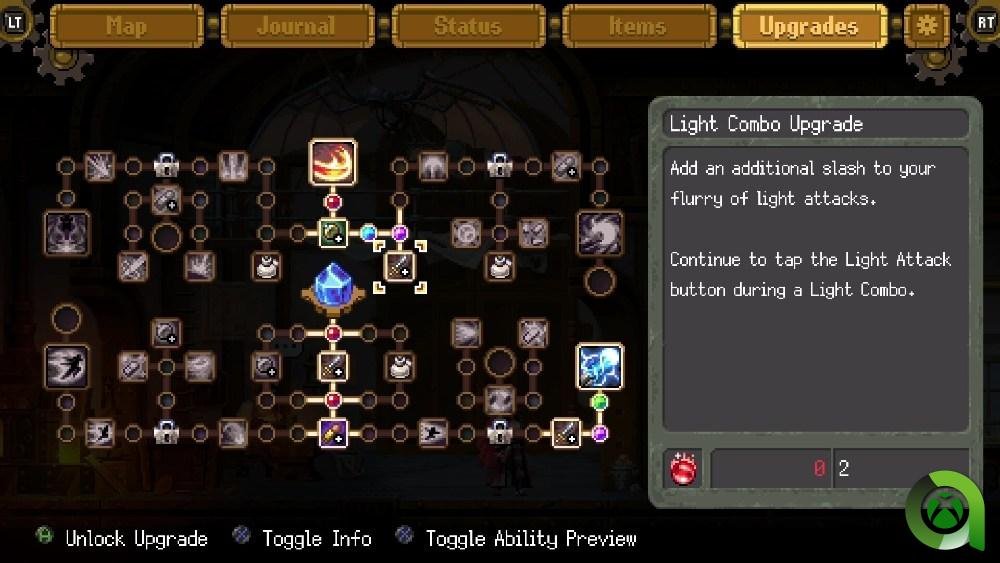This screenshot has height=563, width=1000.
Task: Go to the Status tab
Action: coord(468,26)
